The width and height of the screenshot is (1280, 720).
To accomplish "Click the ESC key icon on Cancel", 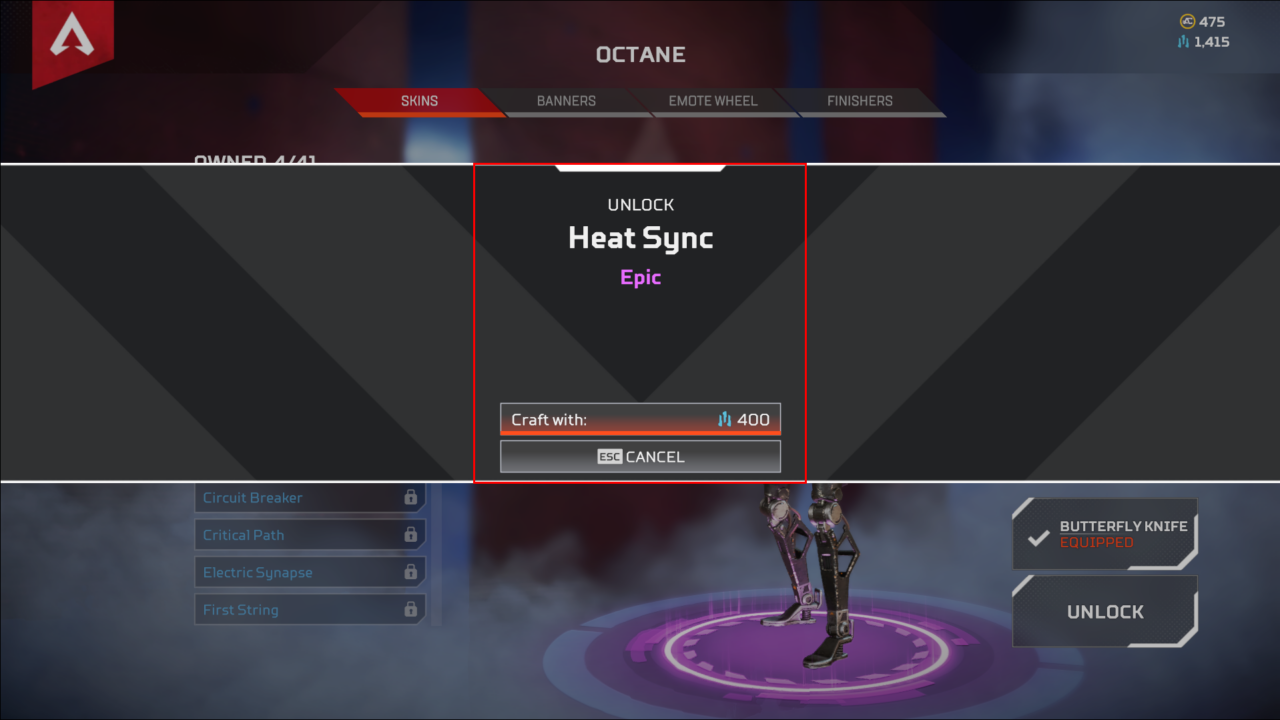I will pos(610,455).
